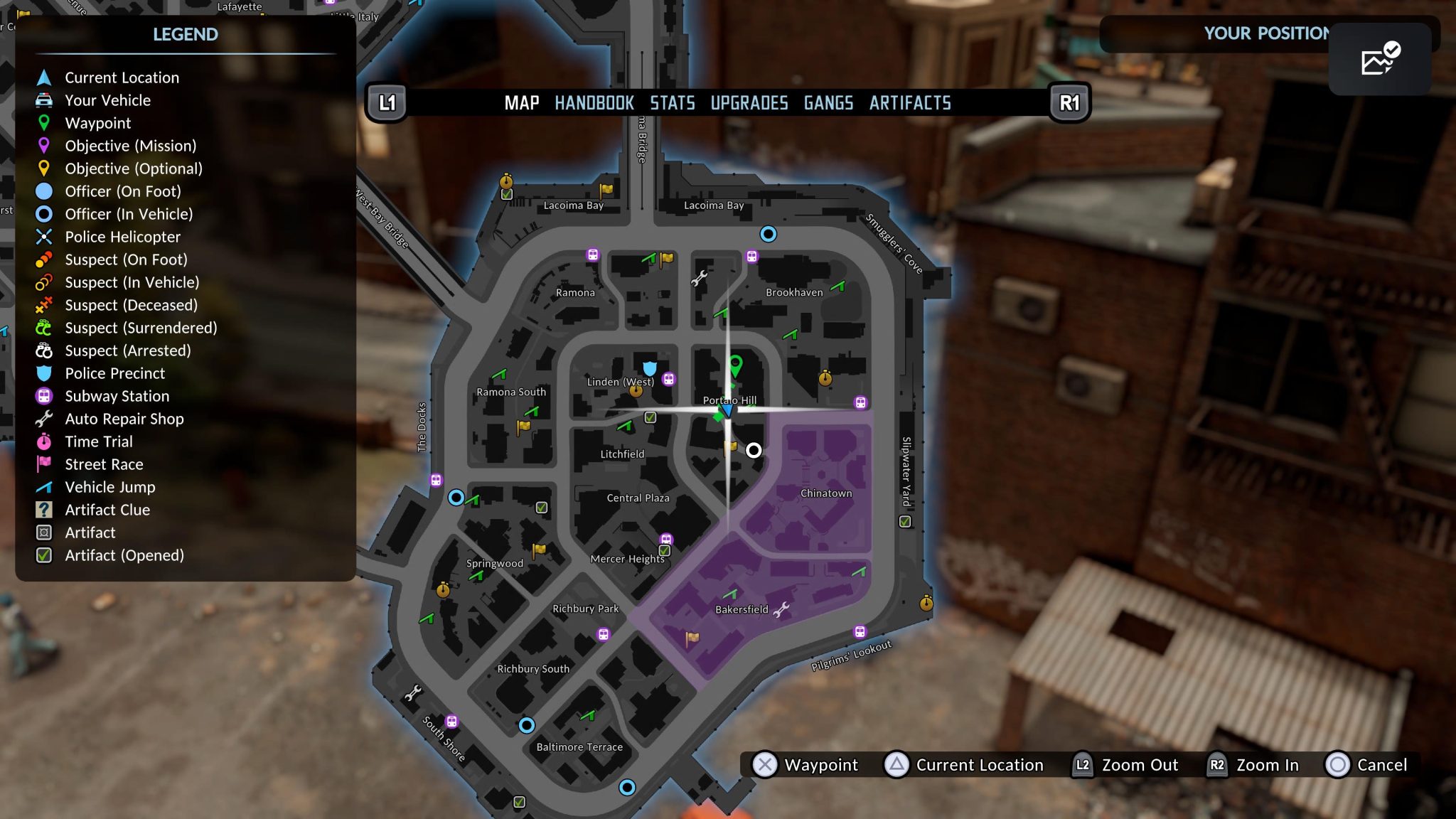
Task: Click the opened artifact checkmark near Slipwater Yard
Action: (x=904, y=521)
